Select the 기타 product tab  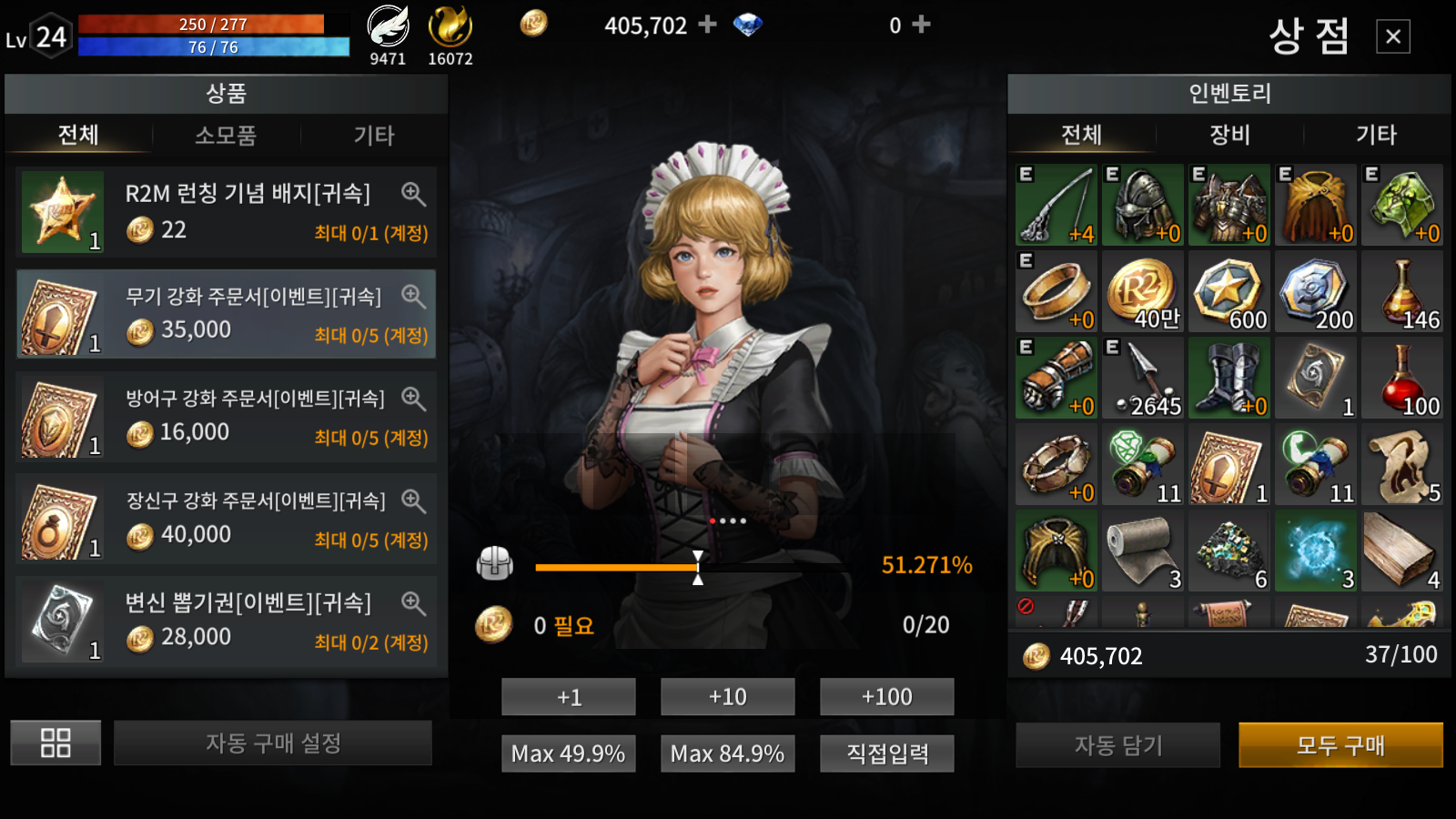coord(374,136)
